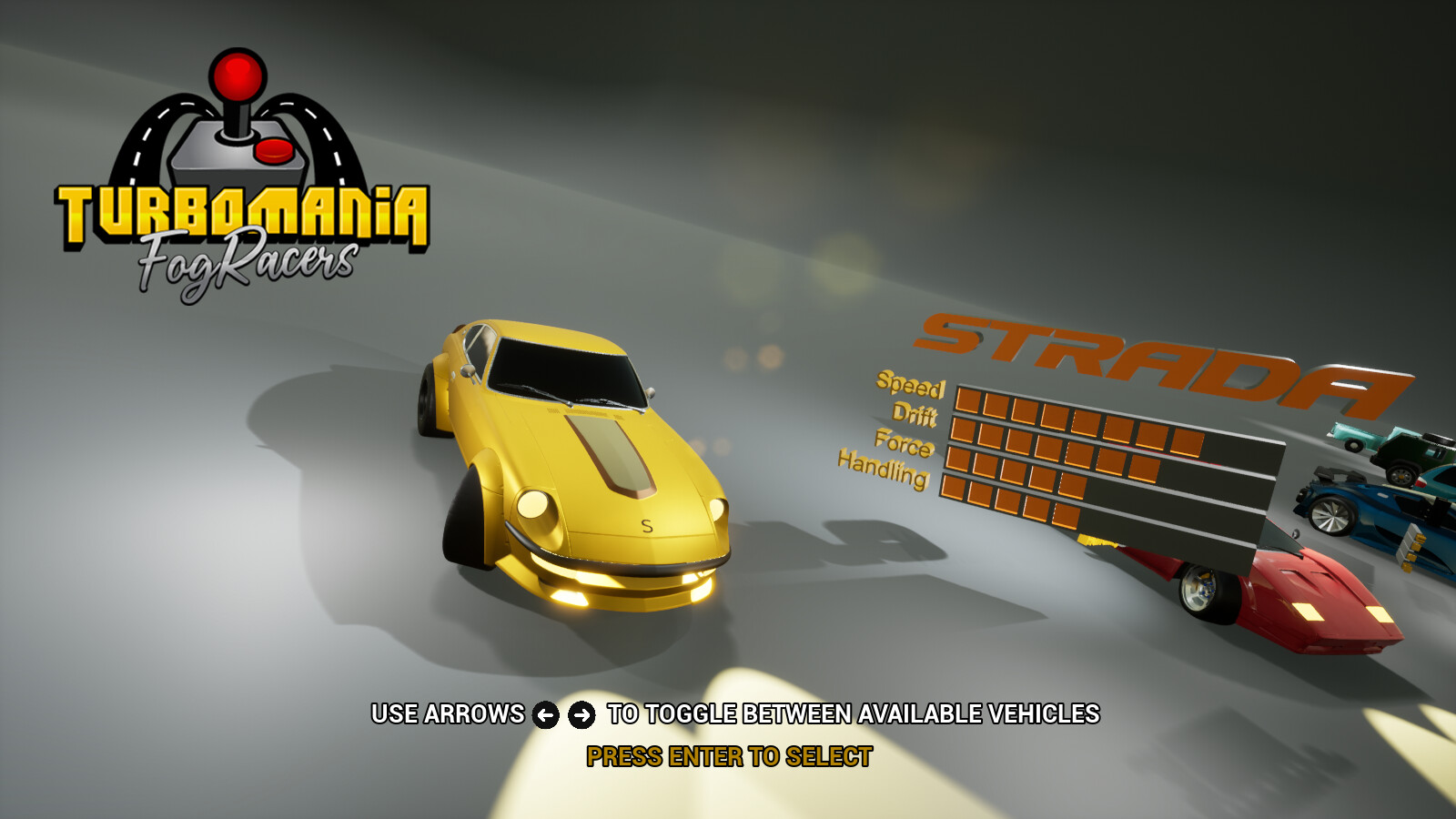Toggle vehicle selection using an arrow icon
The height and width of the screenshot is (819, 1456).
pyautogui.click(x=580, y=715)
